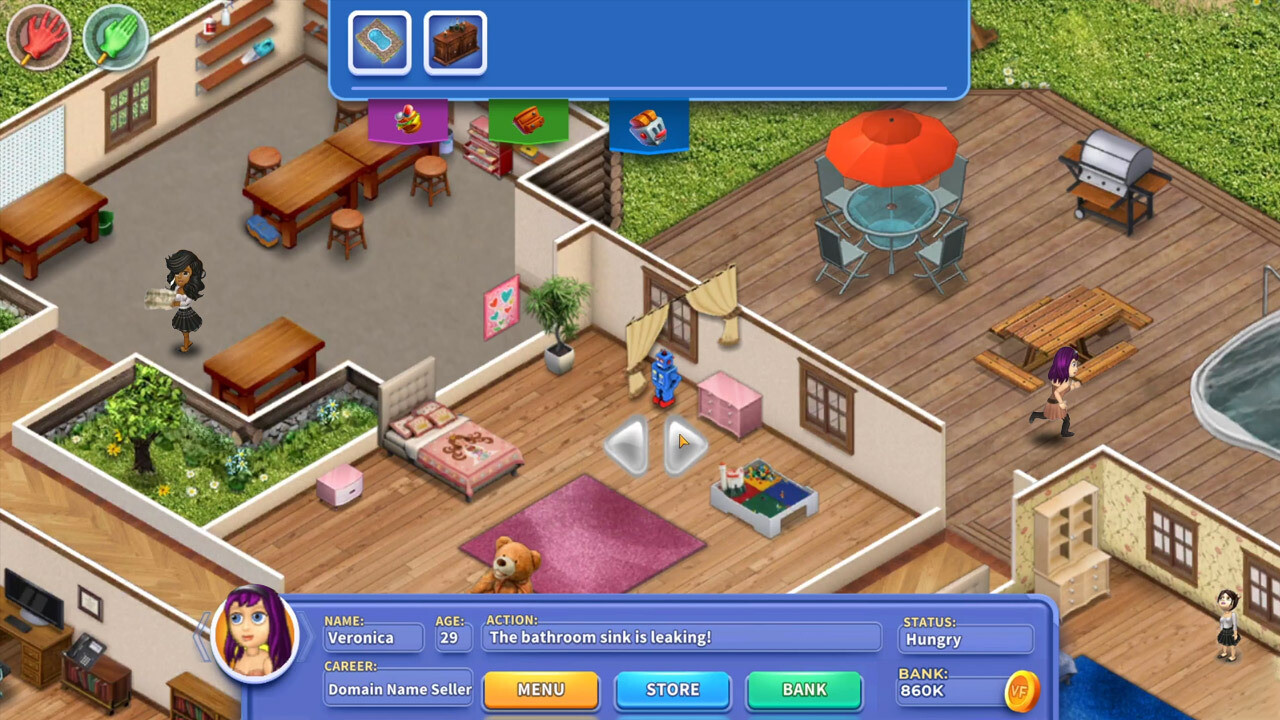Click the left navigation arrow
The width and height of the screenshot is (1280, 720).
624,444
